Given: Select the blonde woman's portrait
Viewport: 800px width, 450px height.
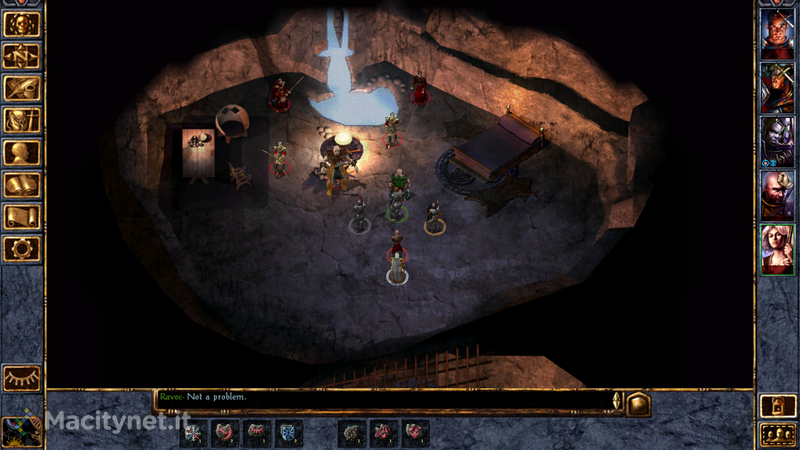Looking at the screenshot, I should [x=777, y=248].
